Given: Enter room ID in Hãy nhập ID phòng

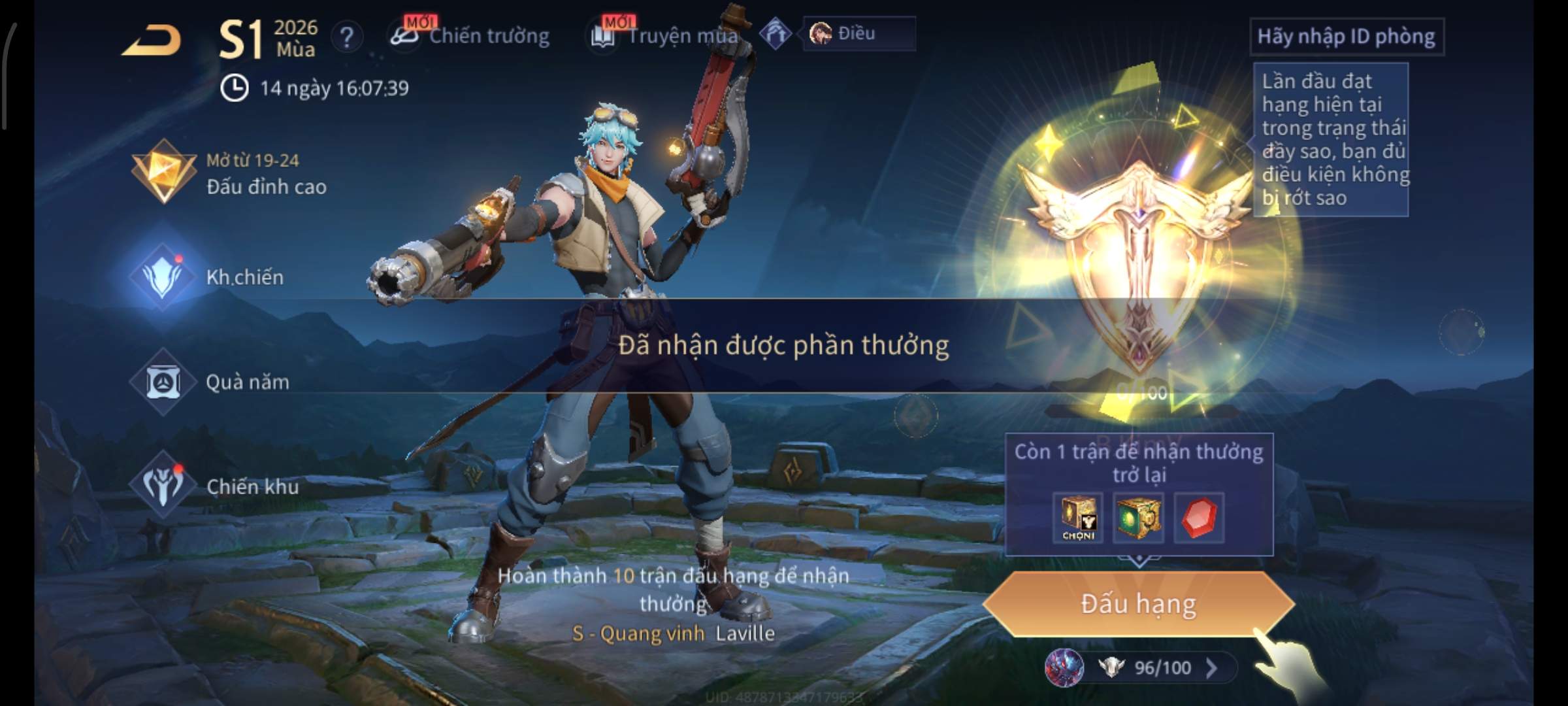Looking at the screenshot, I should (1346, 37).
